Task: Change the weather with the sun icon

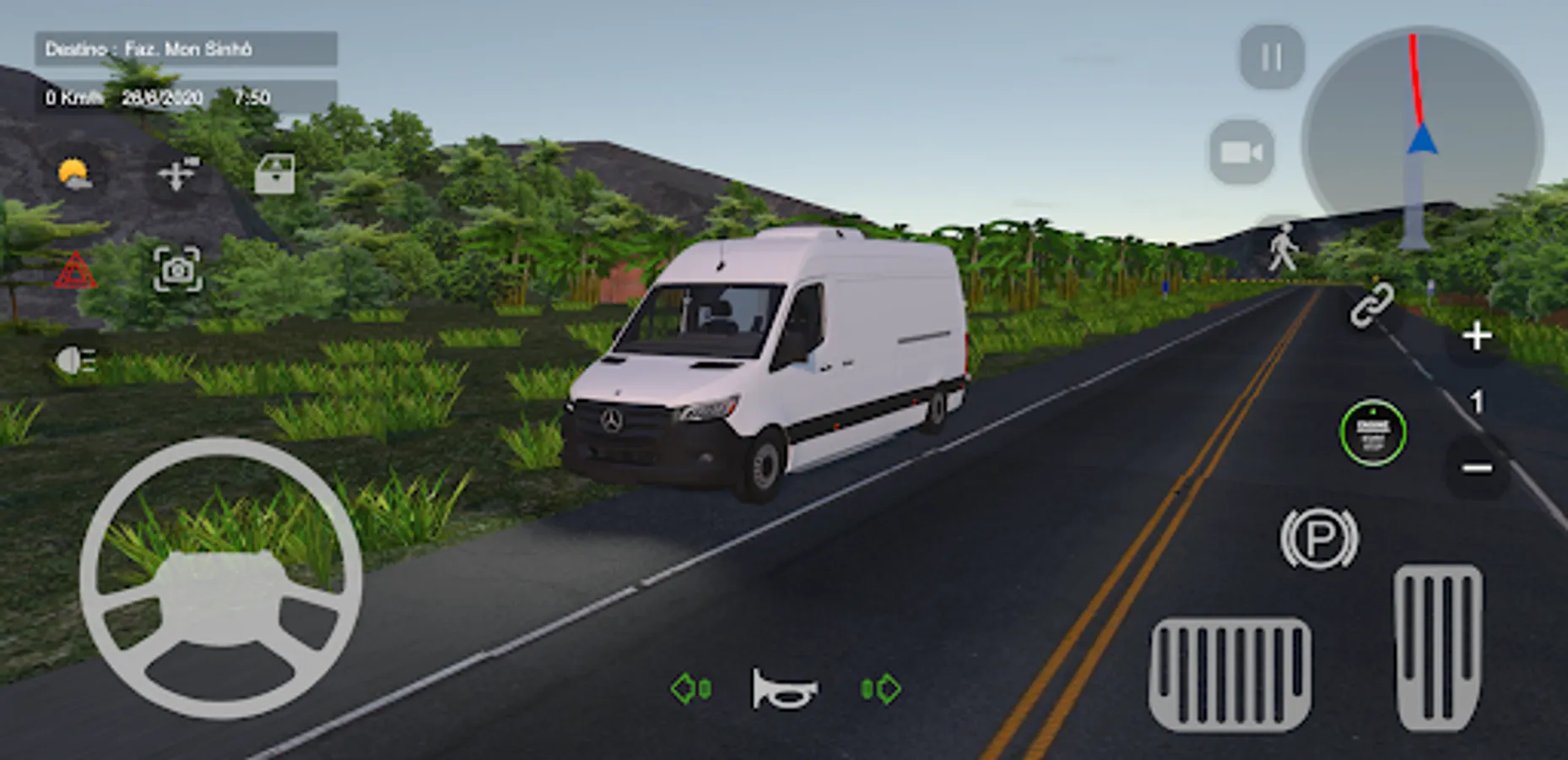Action: click(74, 171)
